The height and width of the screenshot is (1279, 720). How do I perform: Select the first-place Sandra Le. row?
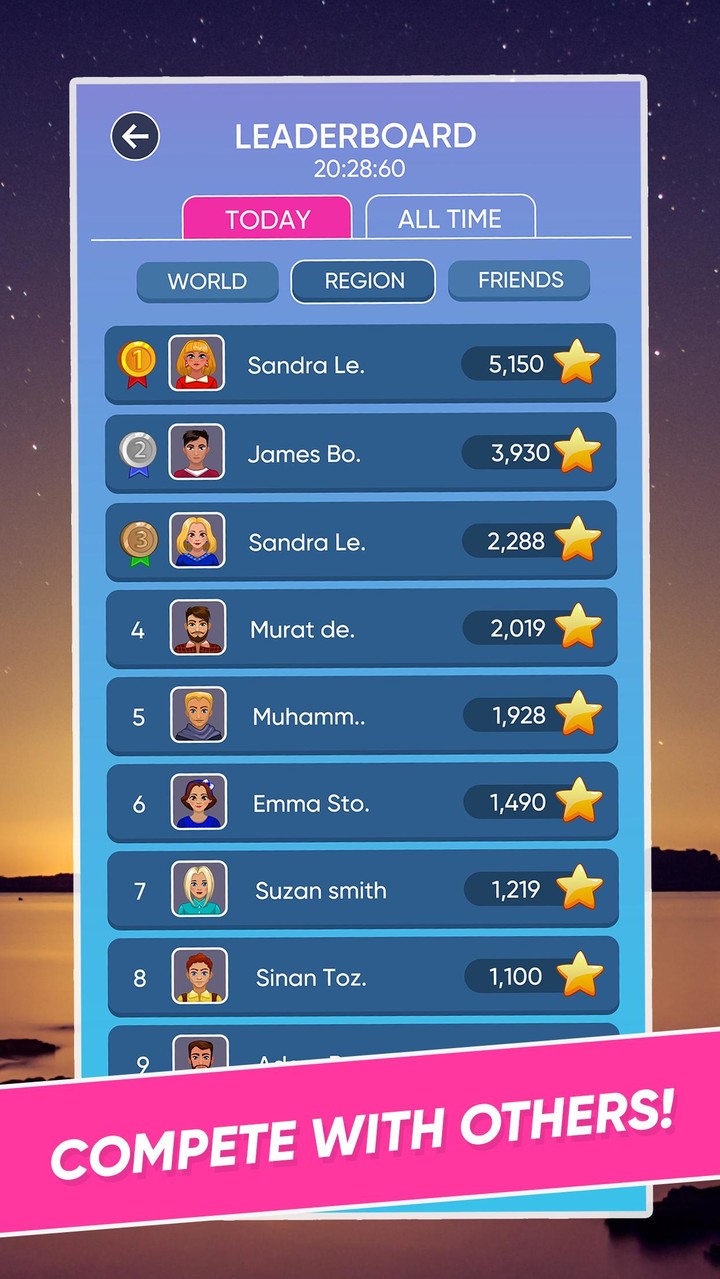(360, 365)
